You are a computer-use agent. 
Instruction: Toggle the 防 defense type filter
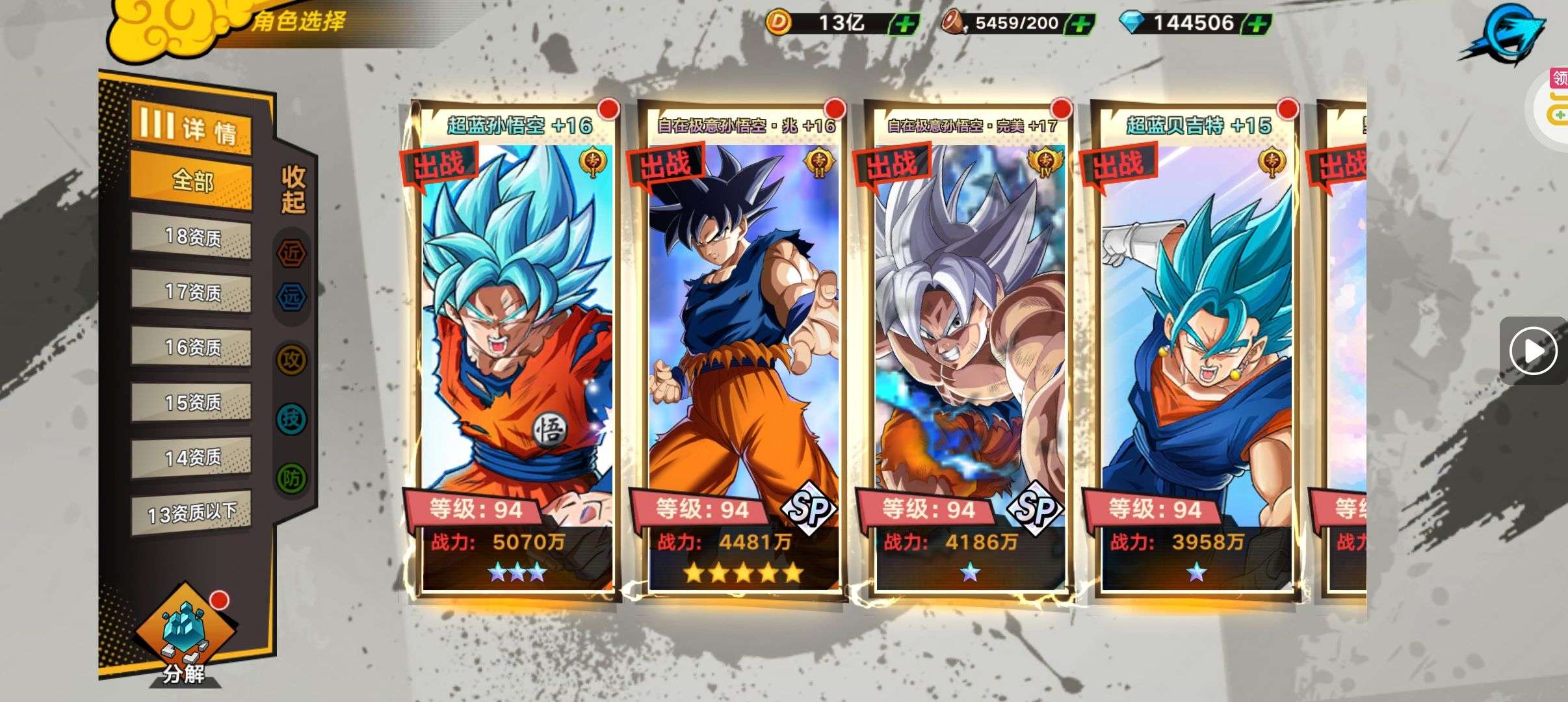(291, 478)
